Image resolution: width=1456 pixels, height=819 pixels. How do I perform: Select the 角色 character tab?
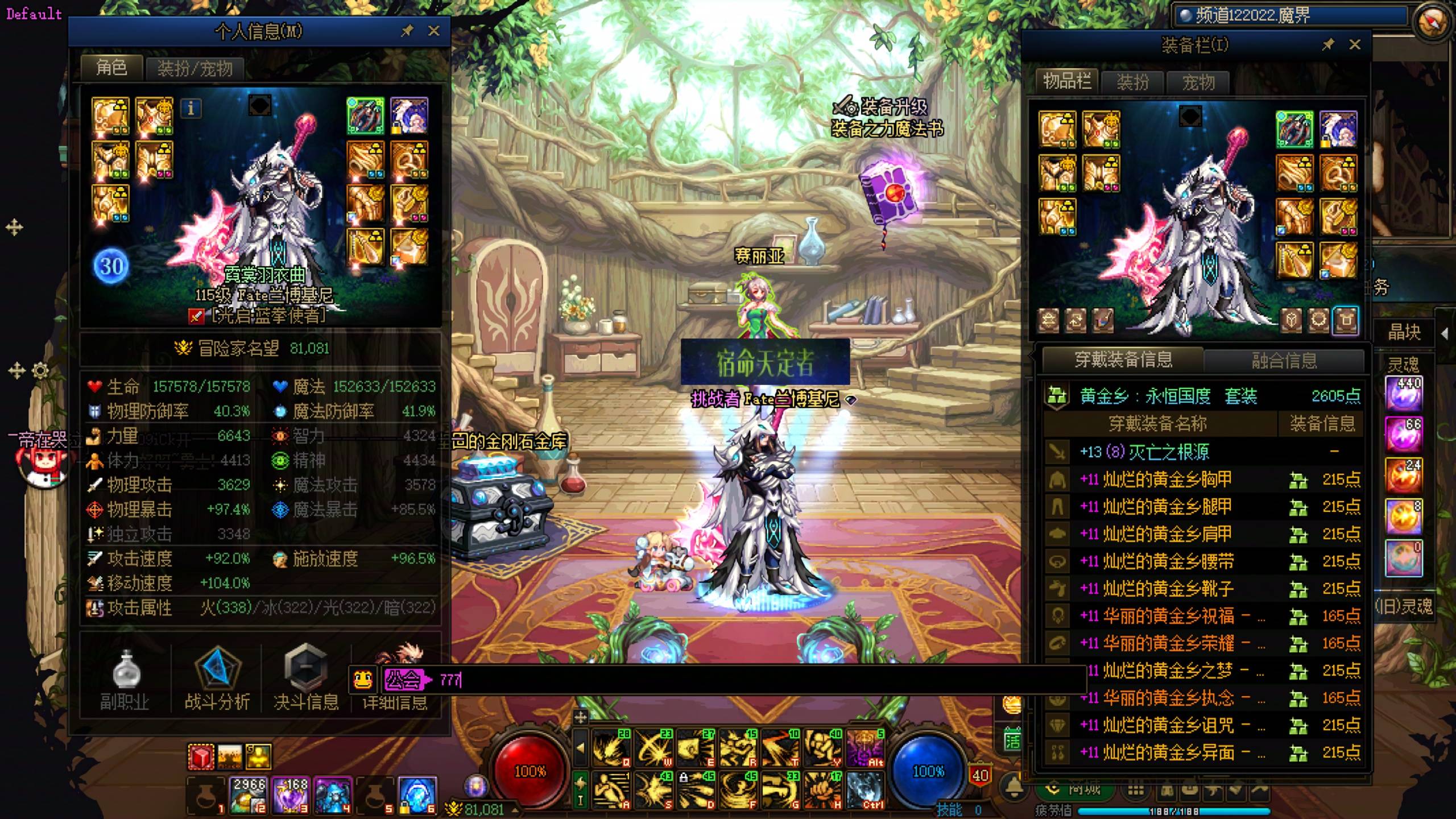[111, 68]
